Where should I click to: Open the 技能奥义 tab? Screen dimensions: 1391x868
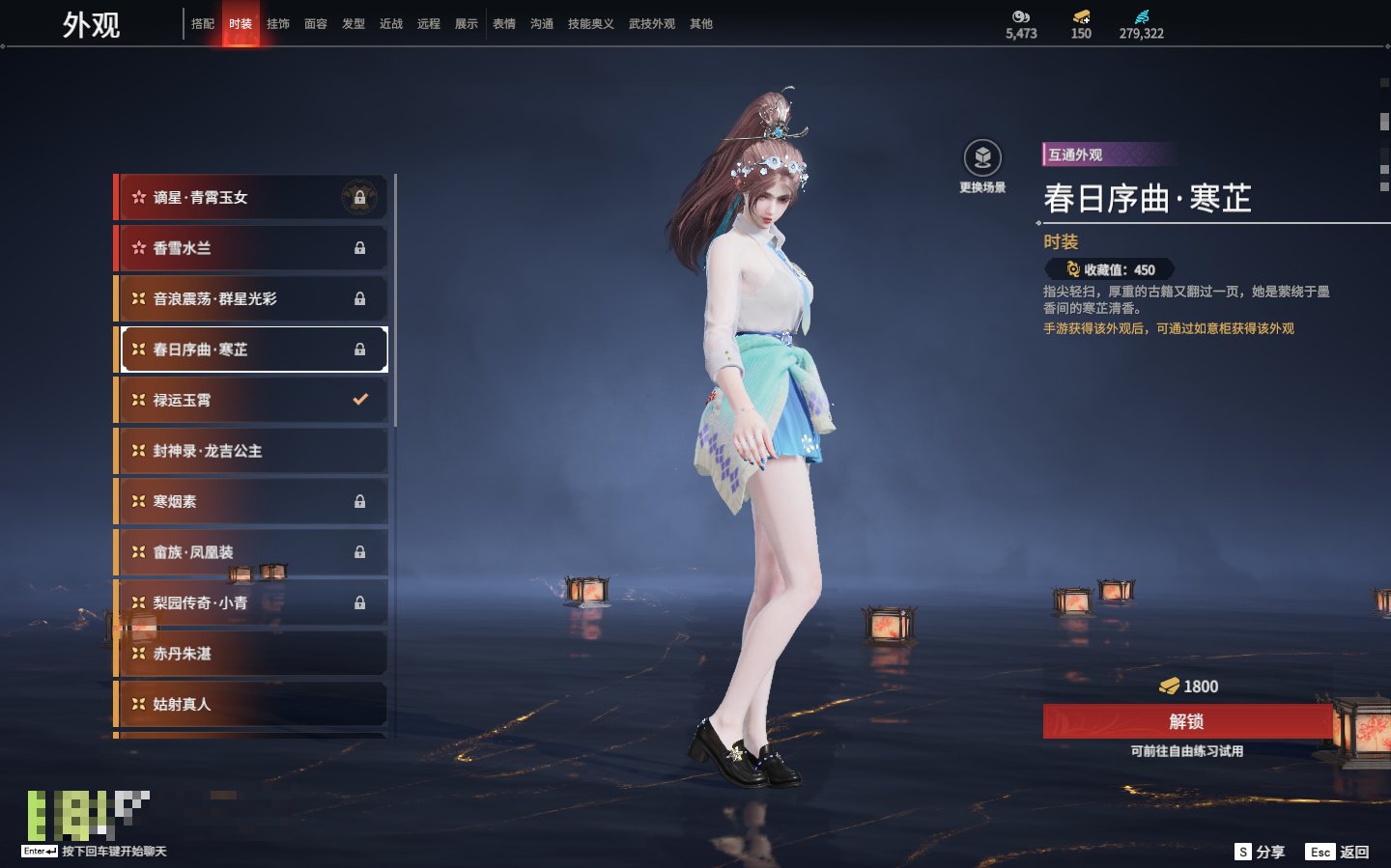click(590, 24)
